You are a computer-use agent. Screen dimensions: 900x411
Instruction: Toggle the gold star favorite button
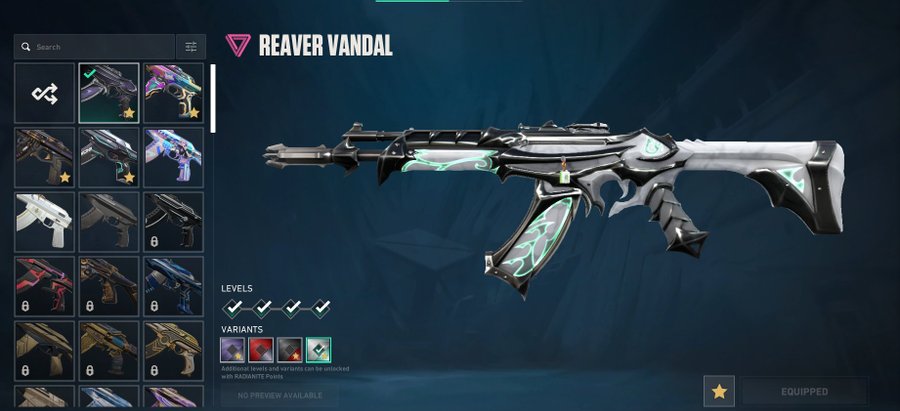tap(717, 391)
